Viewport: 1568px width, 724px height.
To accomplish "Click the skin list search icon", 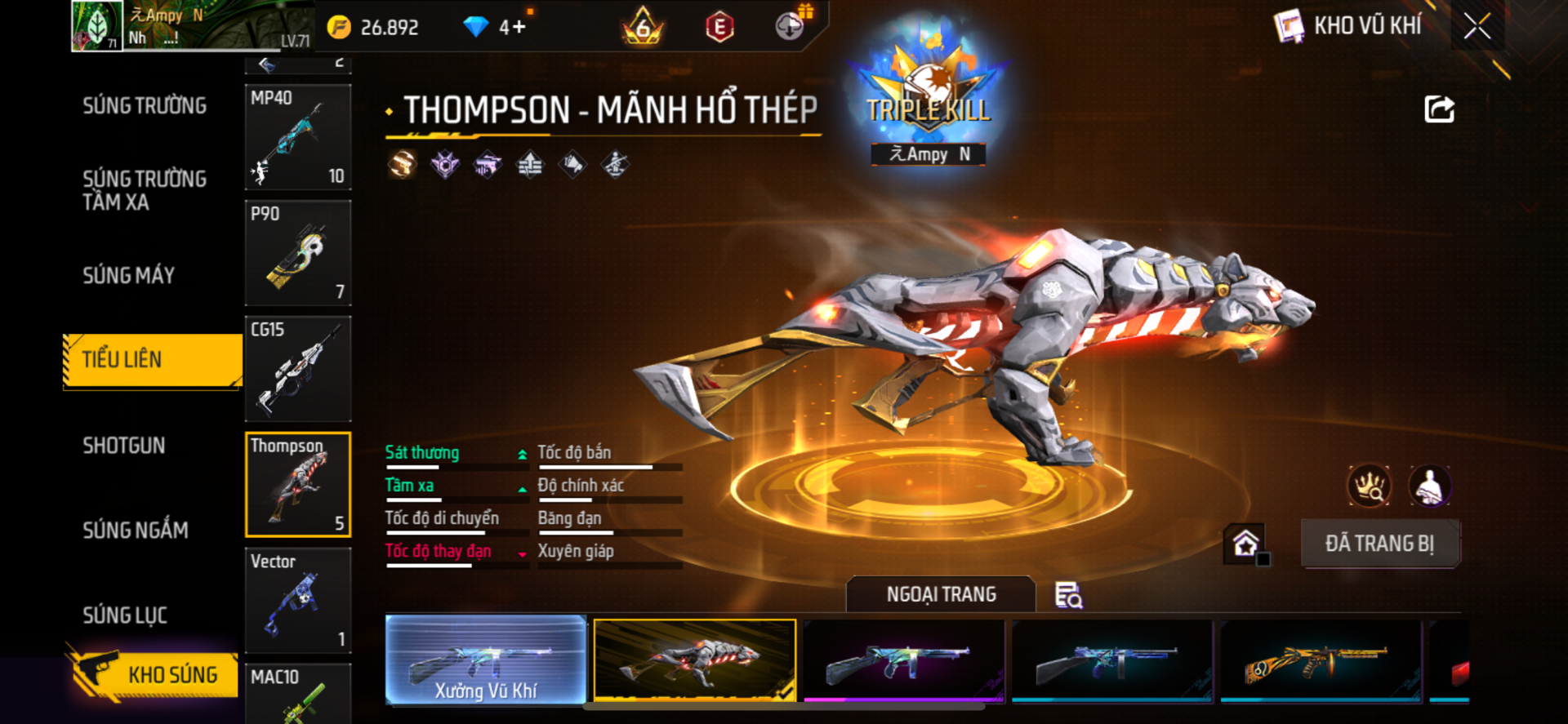I will click(1068, 596).
